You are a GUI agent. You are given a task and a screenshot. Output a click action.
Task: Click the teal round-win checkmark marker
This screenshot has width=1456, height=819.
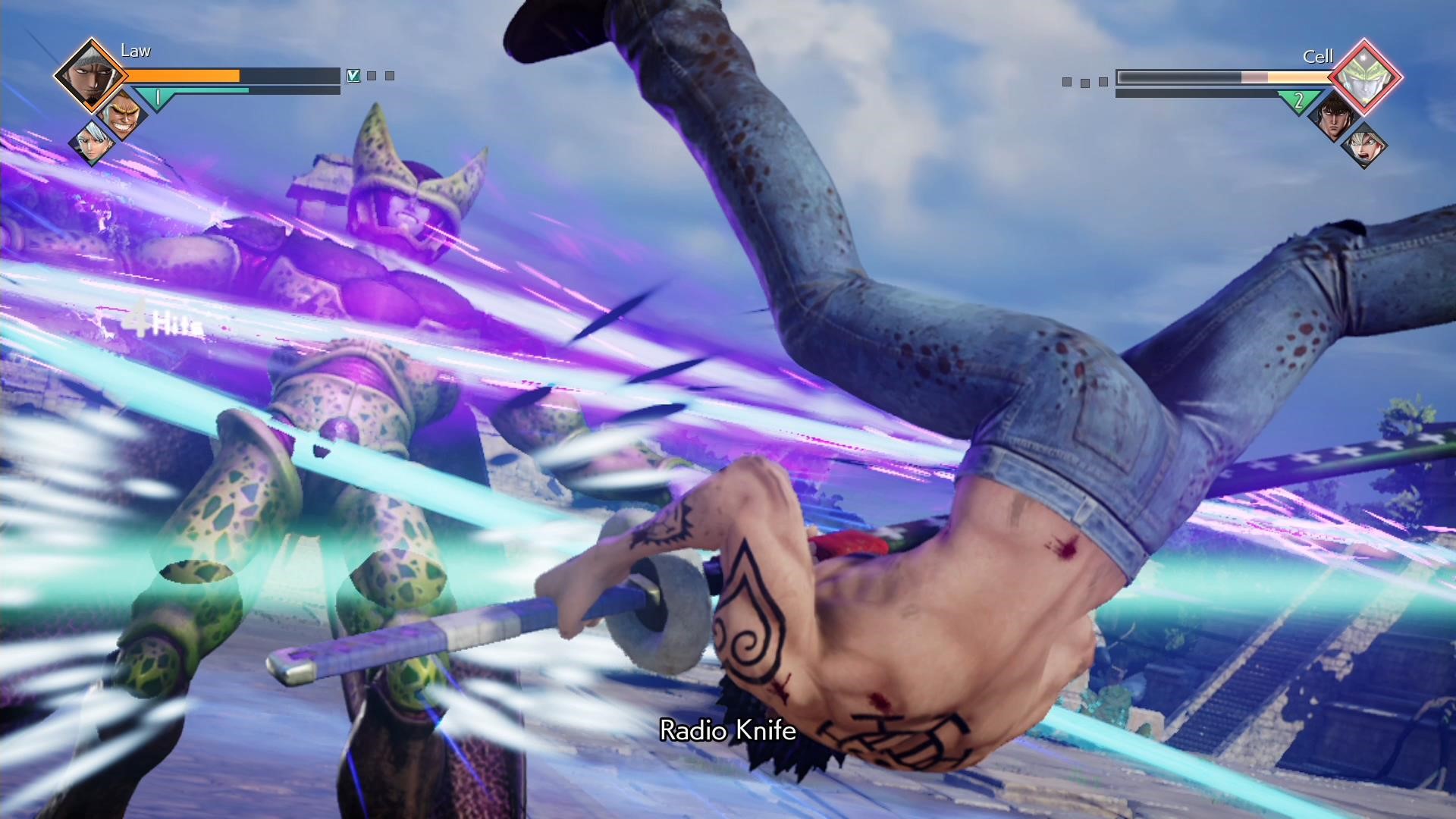353,76
